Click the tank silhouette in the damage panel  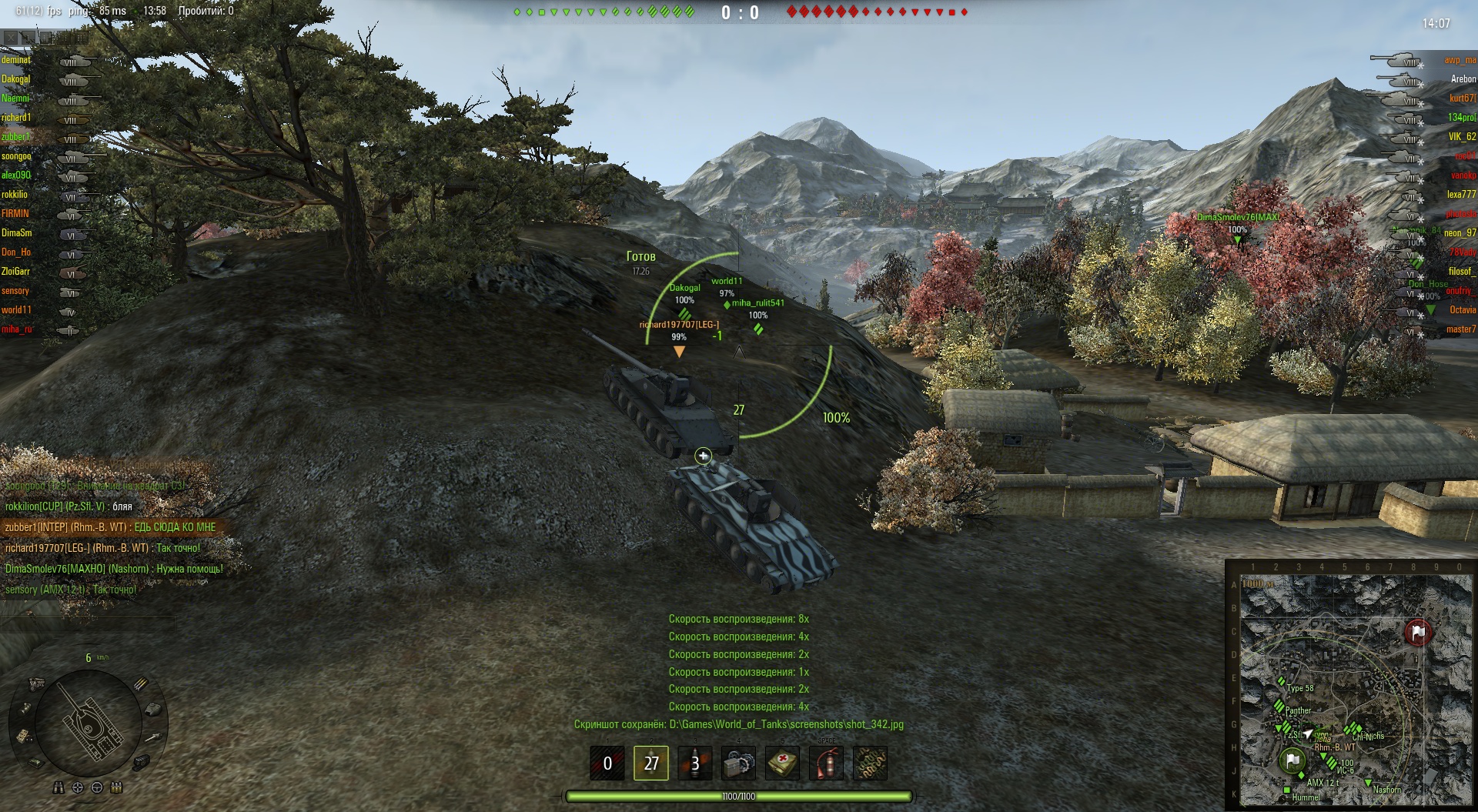(x=90, y=720)
